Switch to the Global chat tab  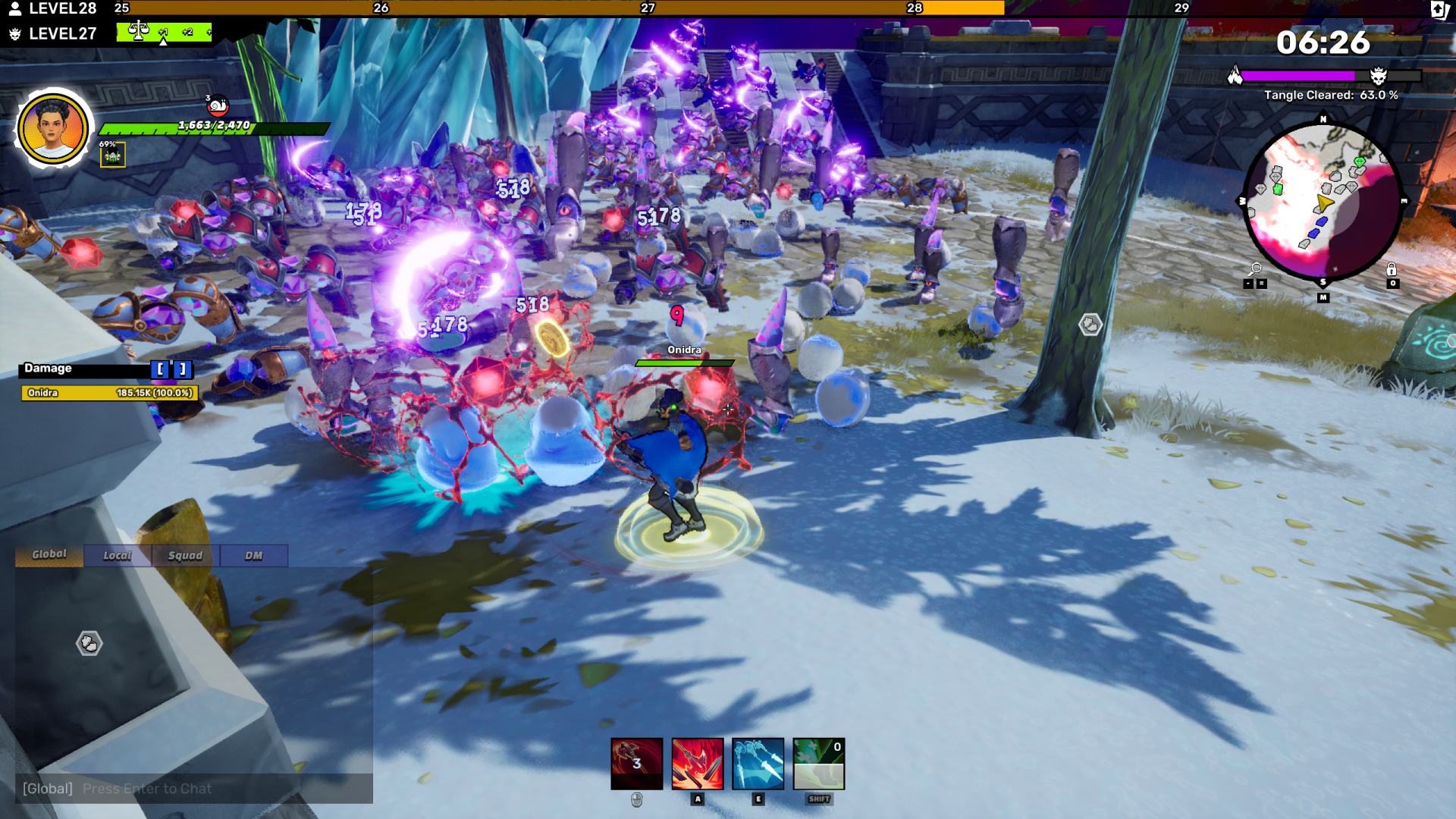[x=49, y=555]
